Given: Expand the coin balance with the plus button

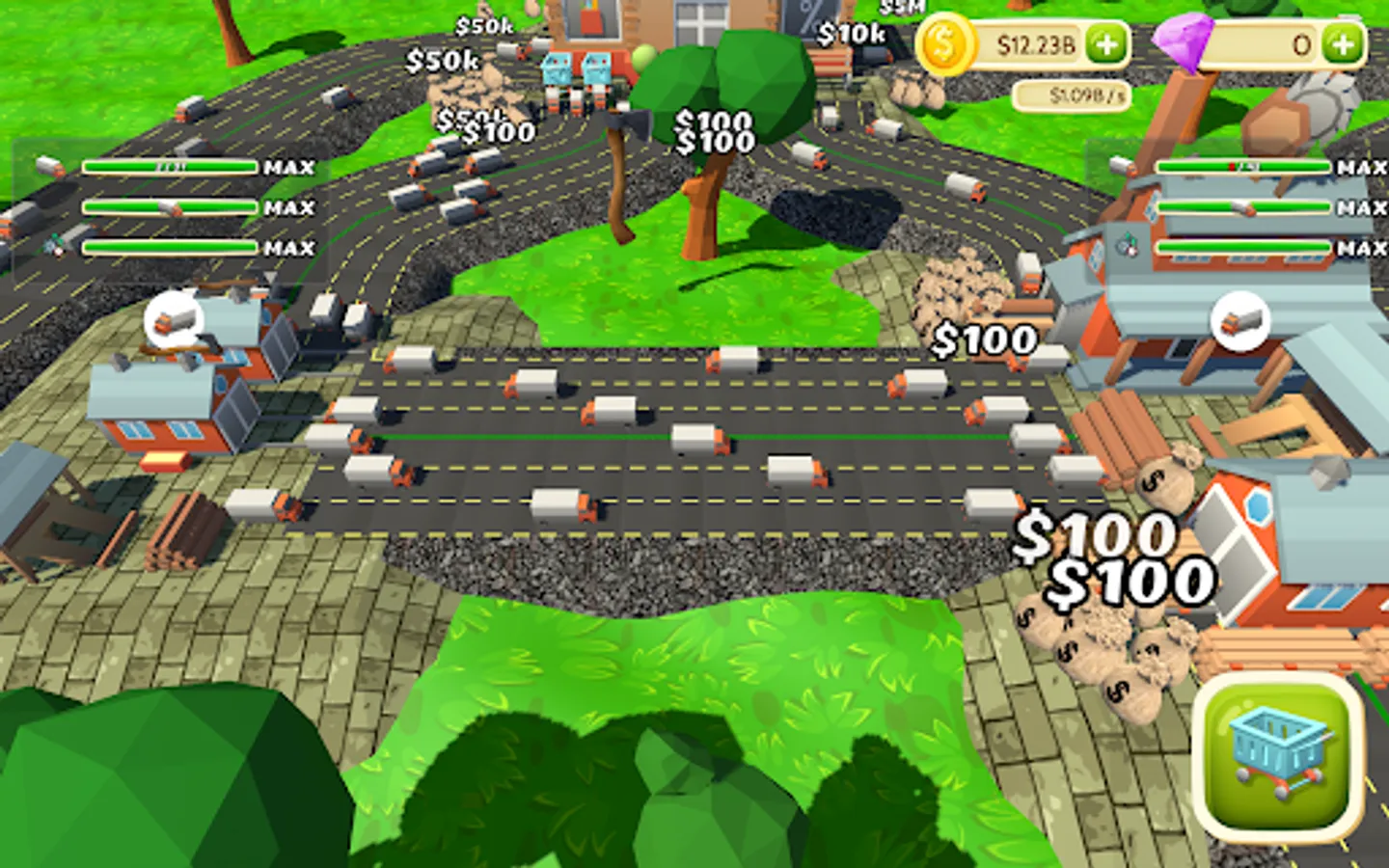Looking at the screenshot, I should [1106, 42].
